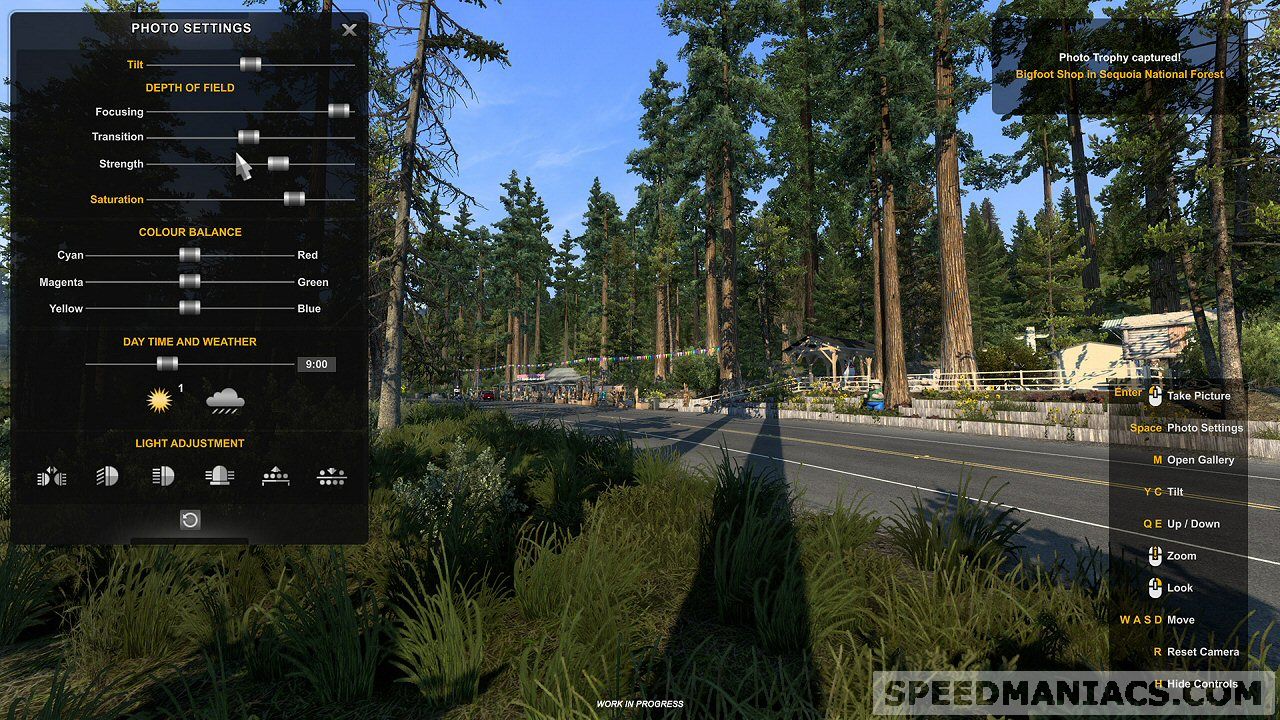This screenshot has height=720, width=1280.
Task: Click the day time slider handle
Action: click(167, 364)
